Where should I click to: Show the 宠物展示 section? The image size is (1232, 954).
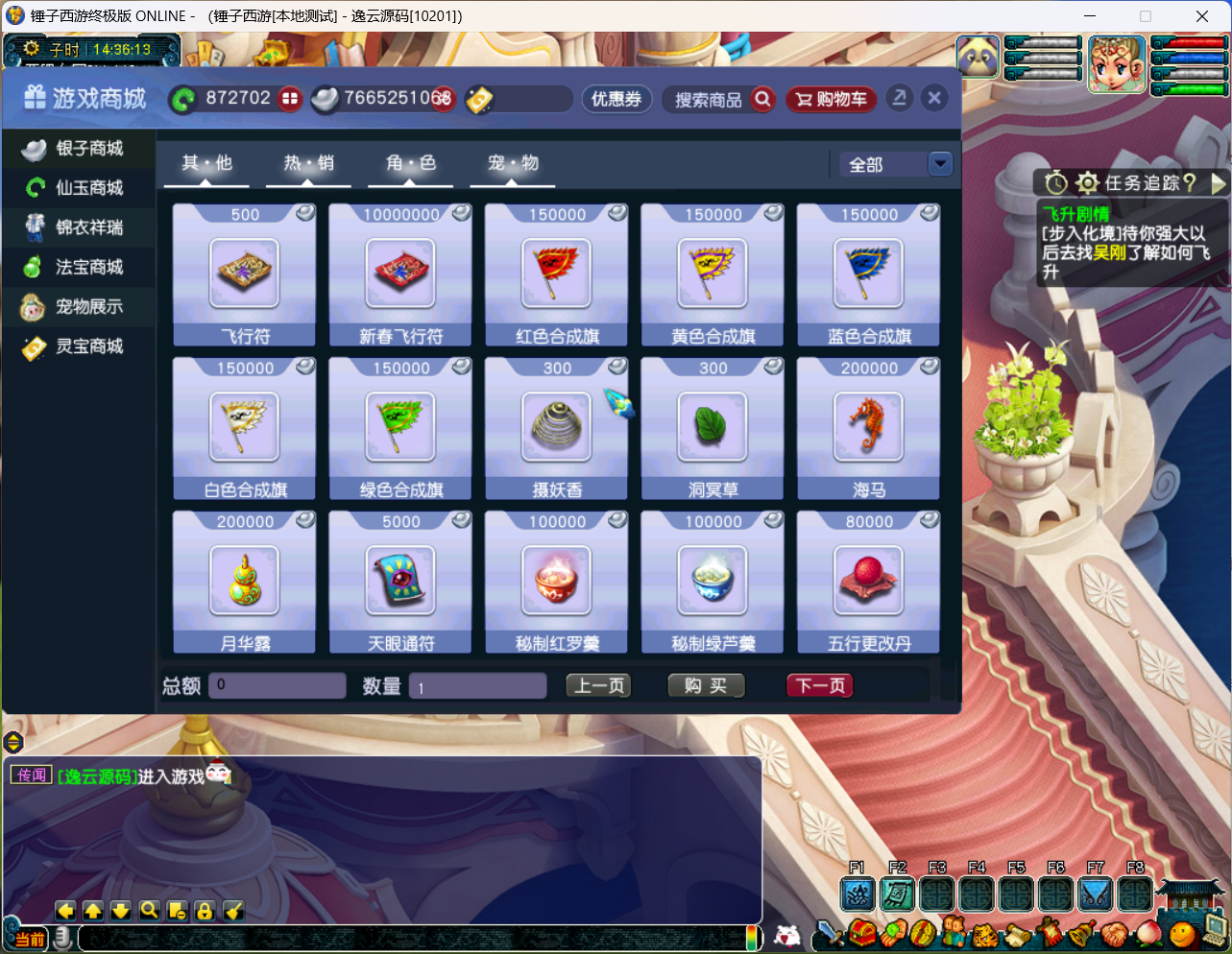pyautogui.click(x=79, y=307)
